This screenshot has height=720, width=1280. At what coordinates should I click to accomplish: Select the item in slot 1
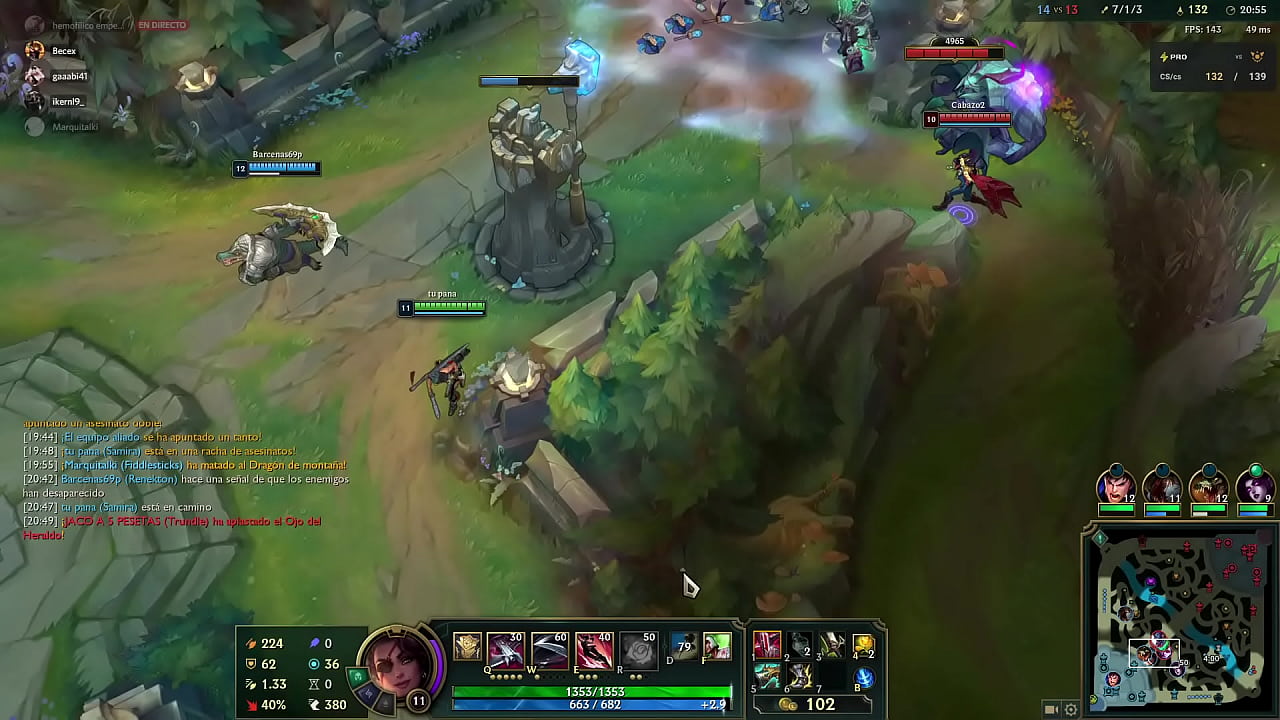(767, 645)
